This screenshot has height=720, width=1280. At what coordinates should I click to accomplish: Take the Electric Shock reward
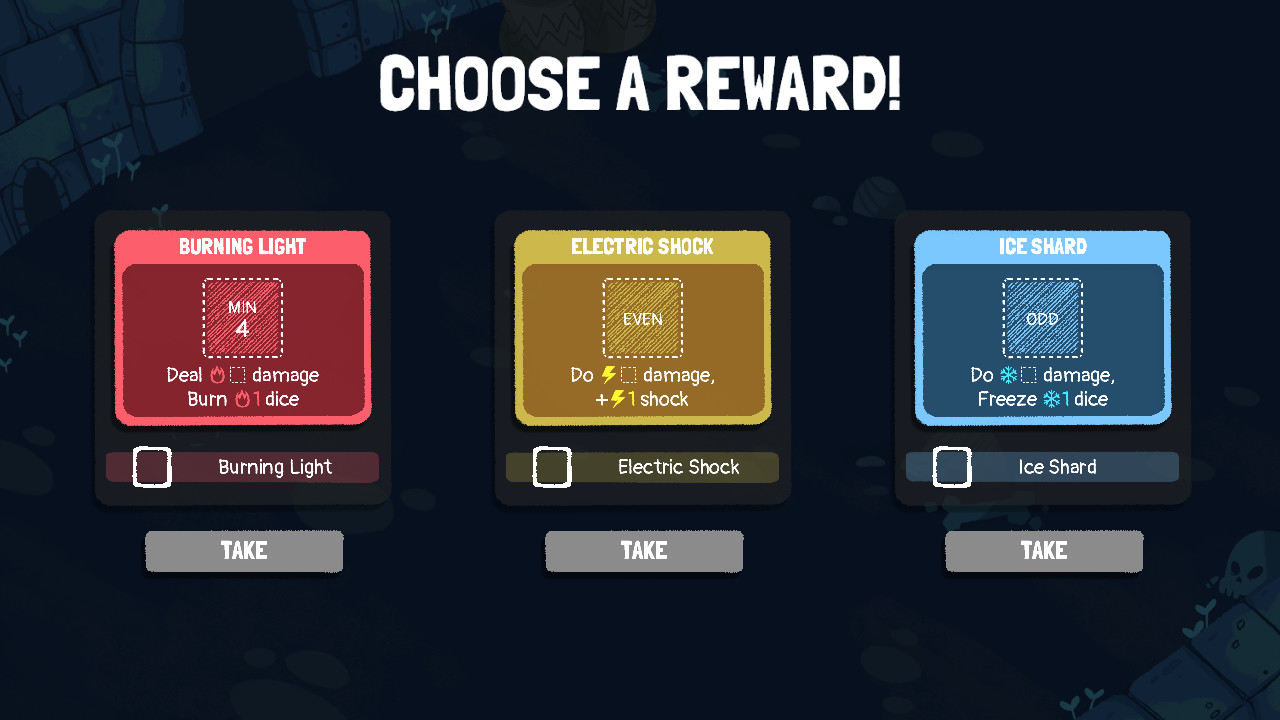point(644,550)
